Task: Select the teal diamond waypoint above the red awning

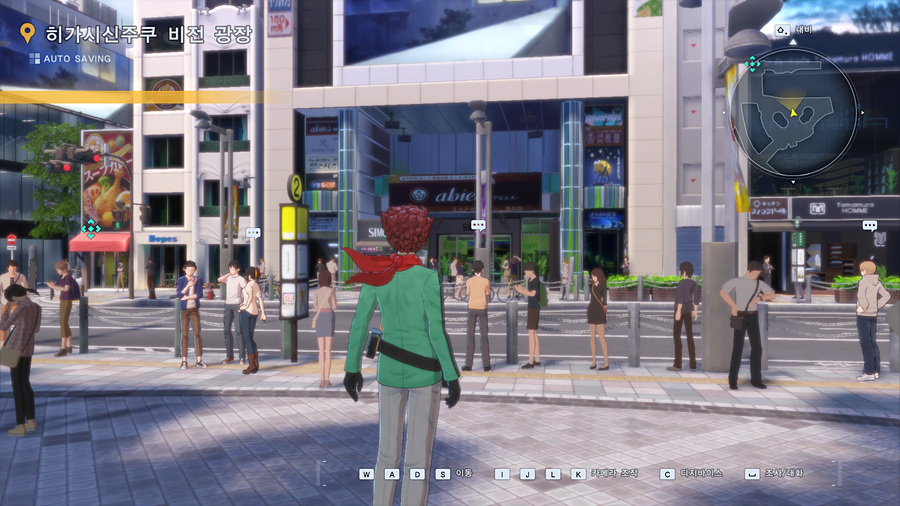Action: (x=90, y=229)
